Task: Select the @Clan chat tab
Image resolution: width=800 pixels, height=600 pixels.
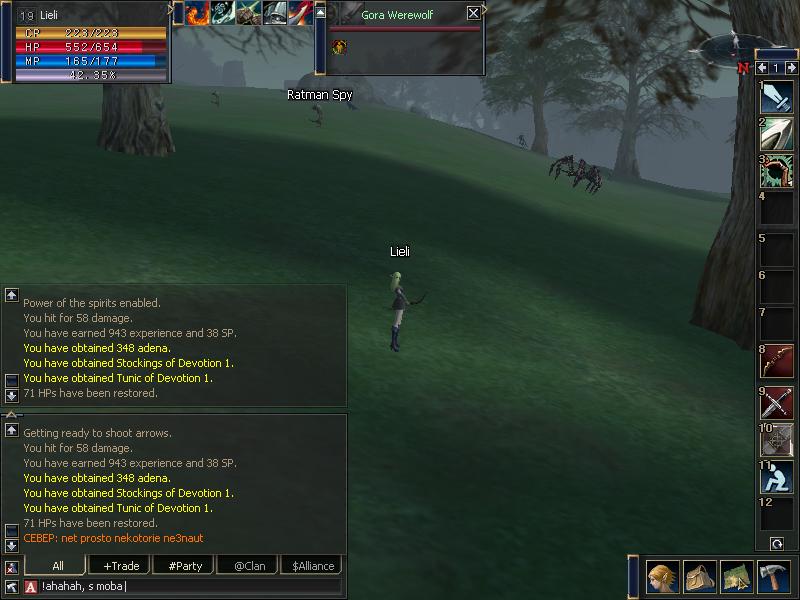Action: 249,565
